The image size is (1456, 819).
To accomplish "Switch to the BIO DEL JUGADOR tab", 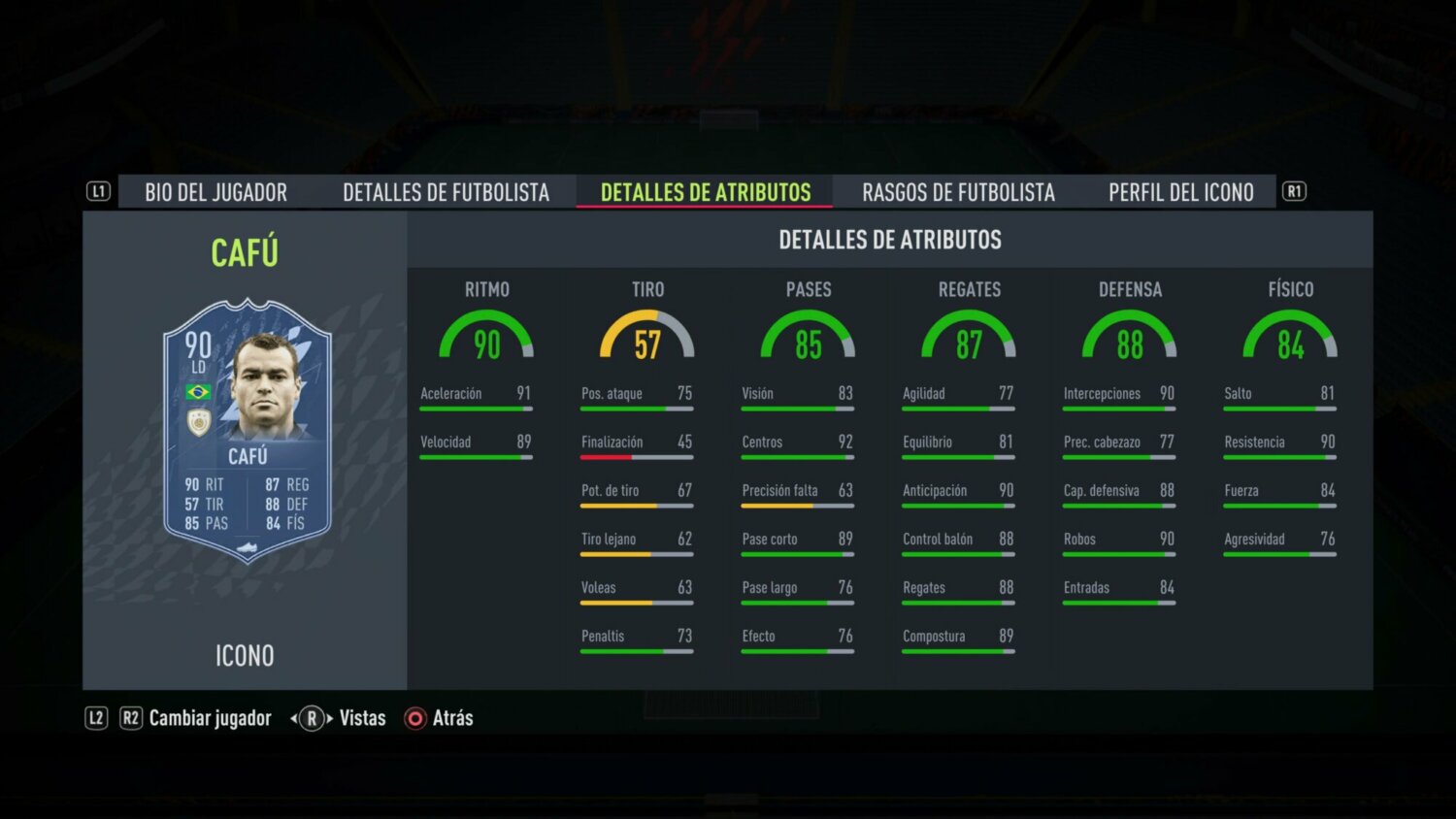I will coord(215,191).
